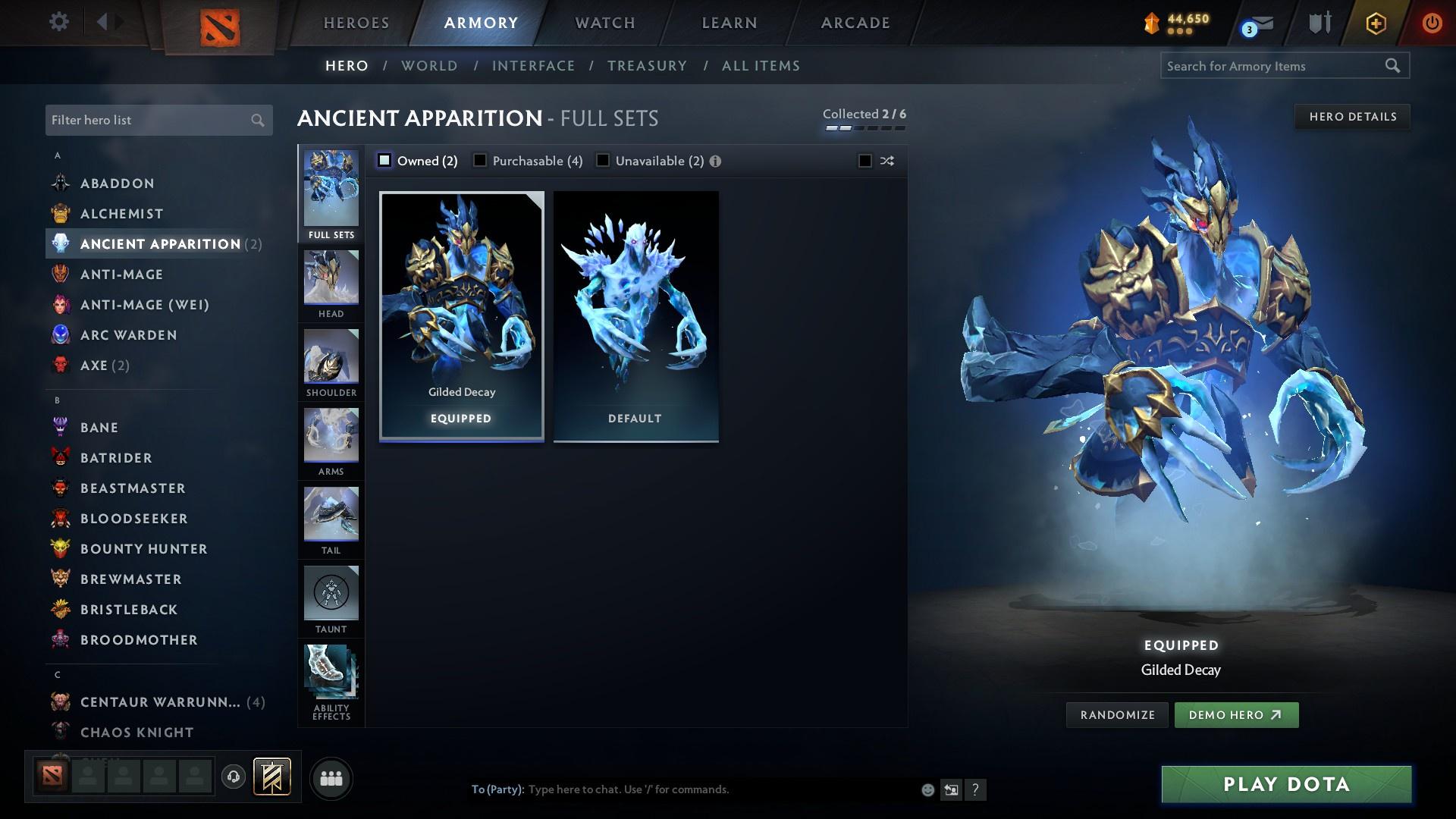Open the voice chat headset icon

[x=233, y=778]
